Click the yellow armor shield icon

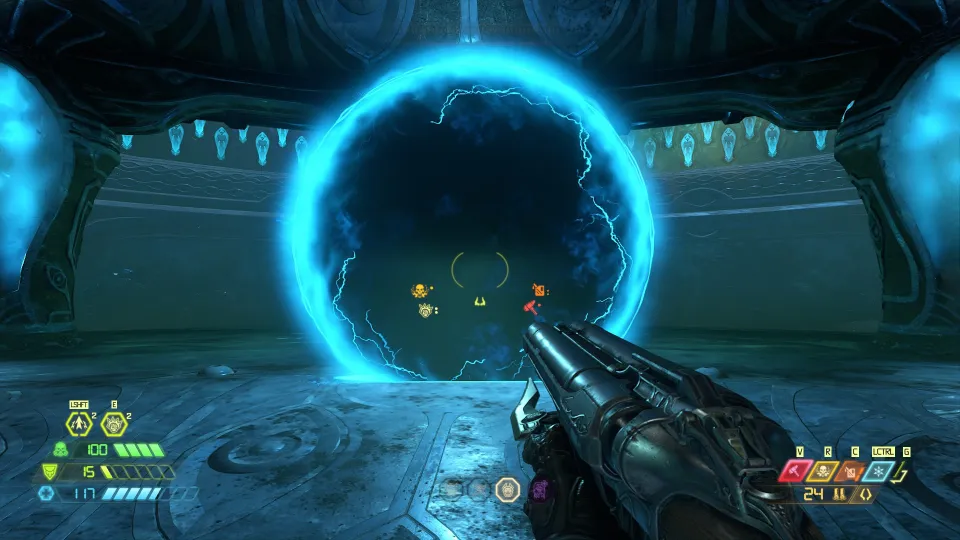click(48, 471)
